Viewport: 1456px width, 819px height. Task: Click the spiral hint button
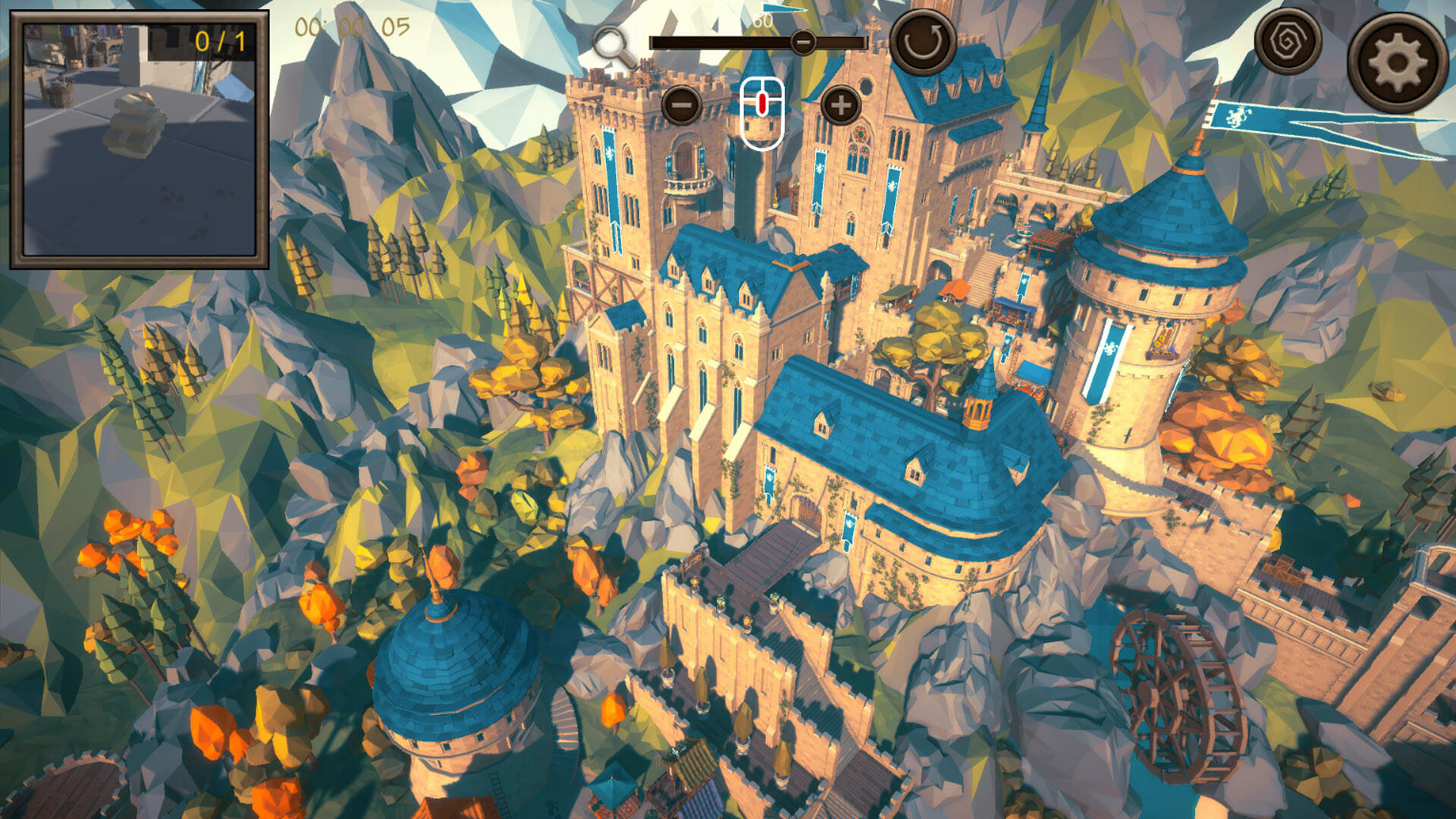coord(1287,42)
